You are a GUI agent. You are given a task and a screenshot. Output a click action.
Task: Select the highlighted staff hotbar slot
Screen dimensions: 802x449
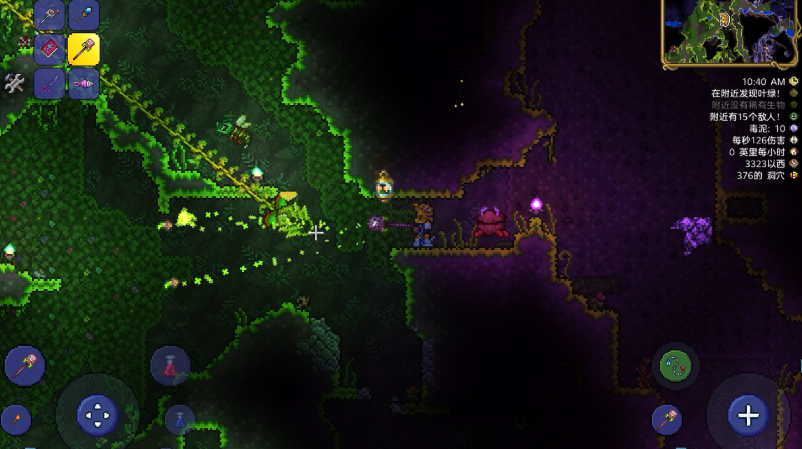point(83,49)
